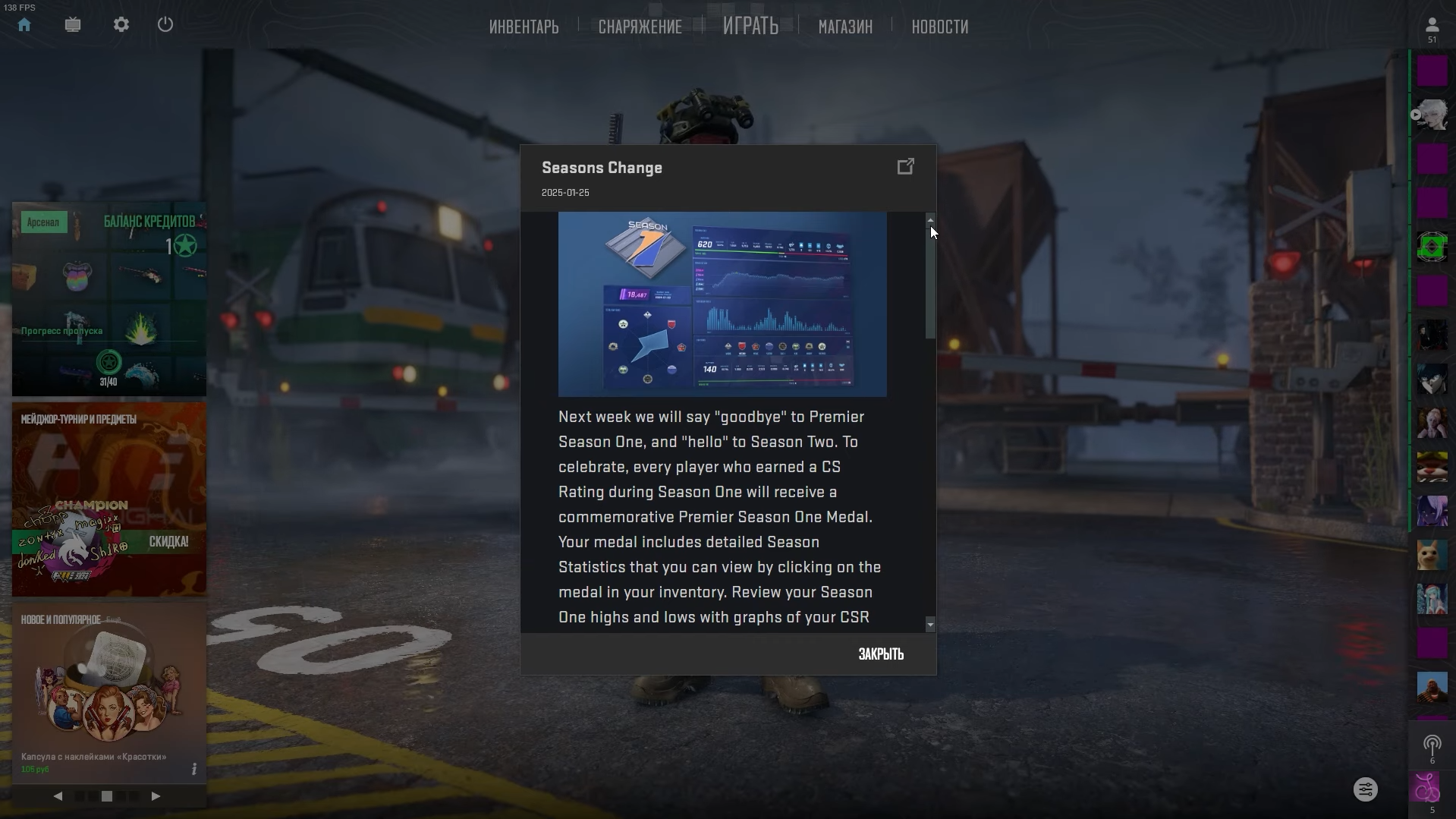Click the scroll down arrow in news popup
This screenshot has height=819, width=1456.
coord(930,625)
